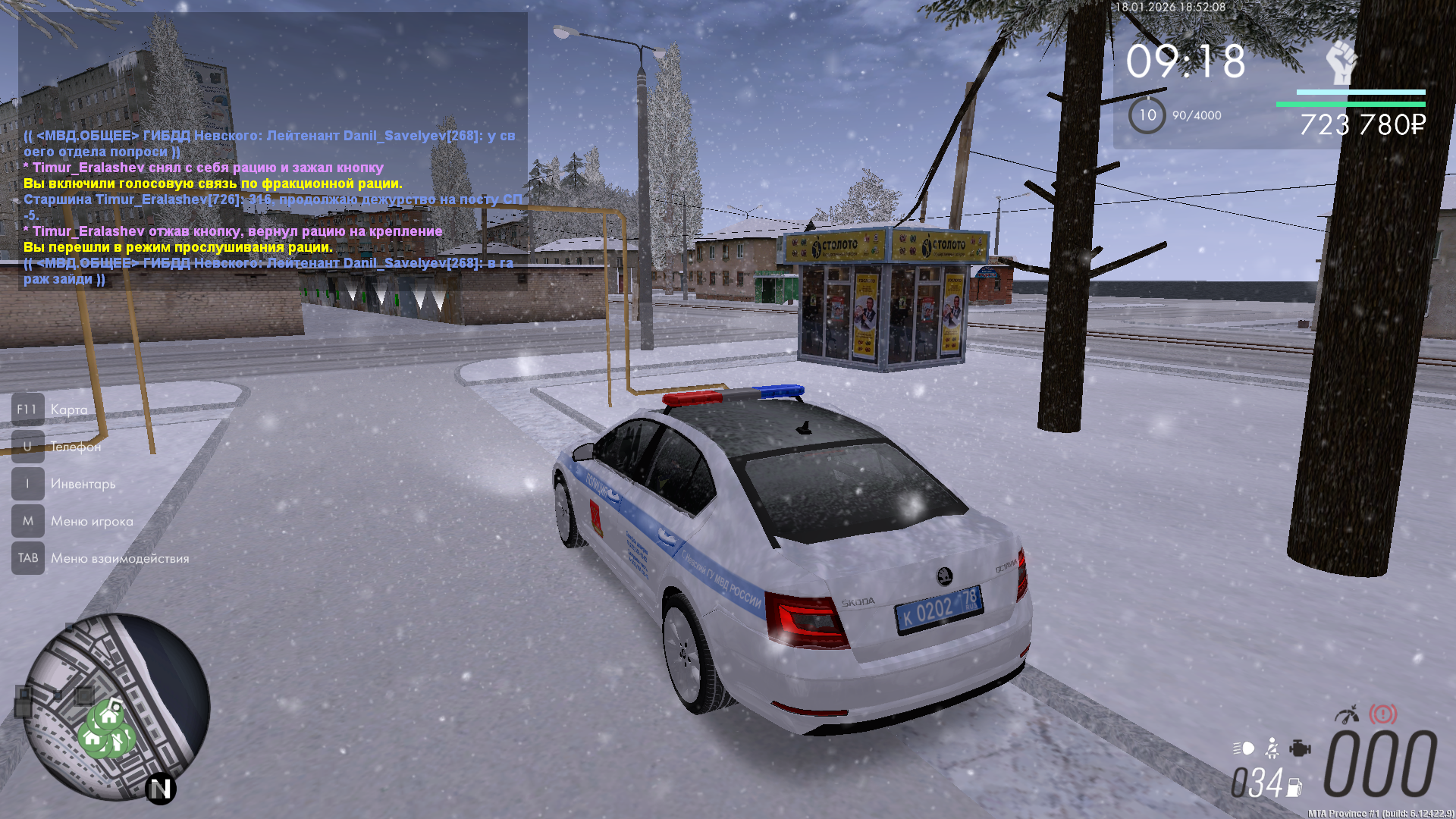This screenshot has width=1456, height=819.
Task: Select the fist weapon icon
Action: (1341, 62)
